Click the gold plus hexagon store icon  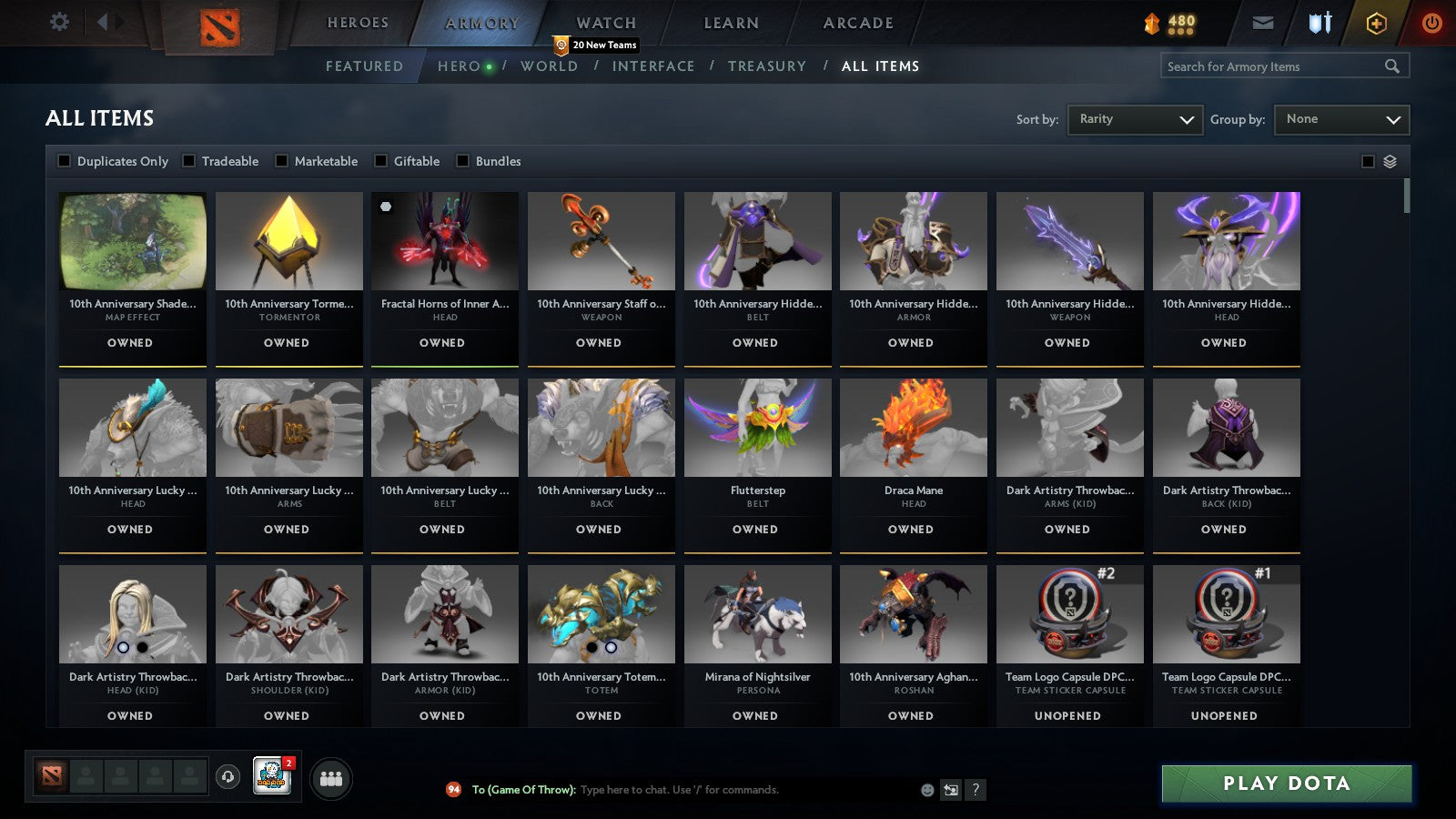1376,23
